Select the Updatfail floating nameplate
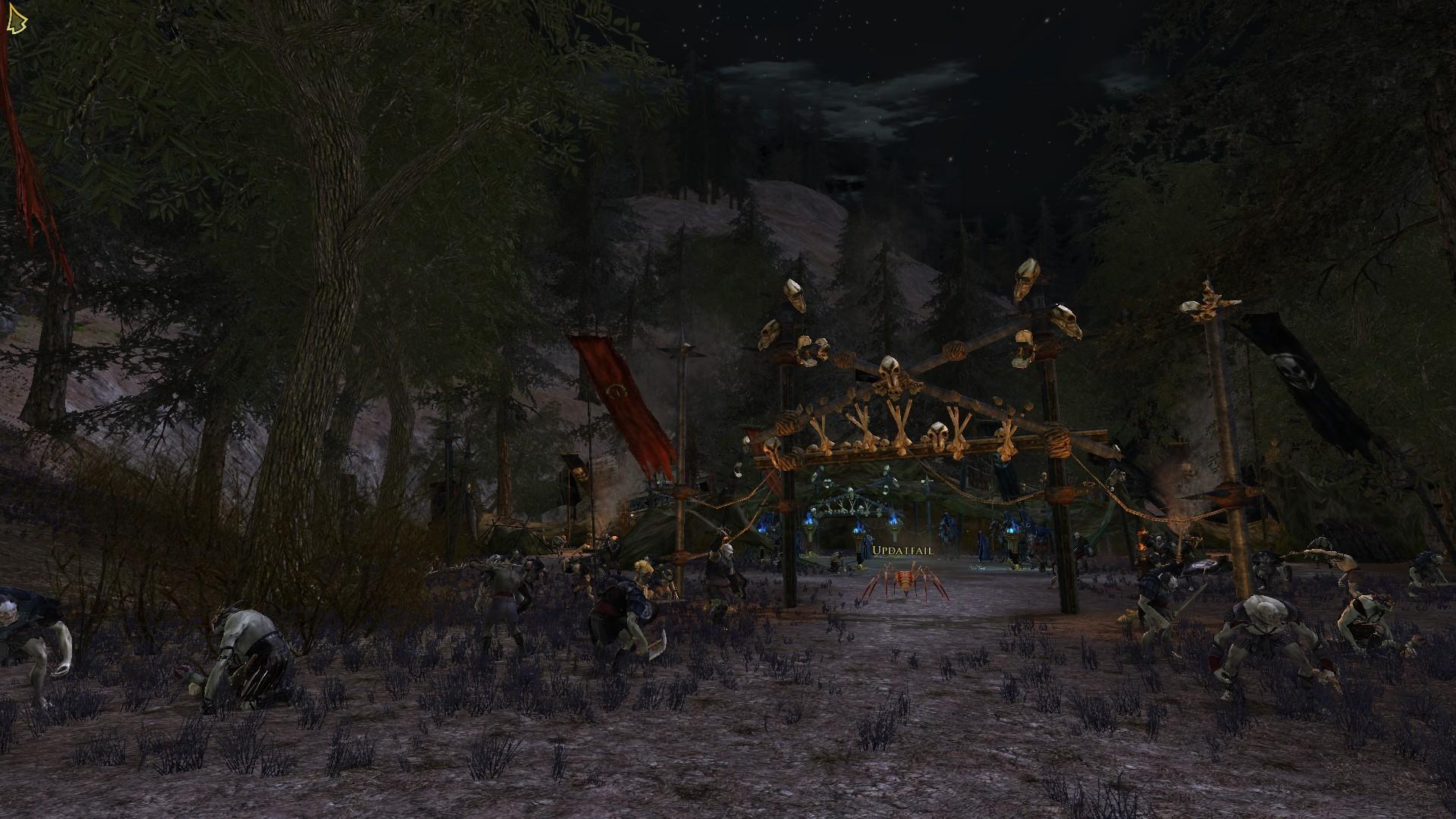The width and height of the screenshot is (1456, 819). pos(902,551)
